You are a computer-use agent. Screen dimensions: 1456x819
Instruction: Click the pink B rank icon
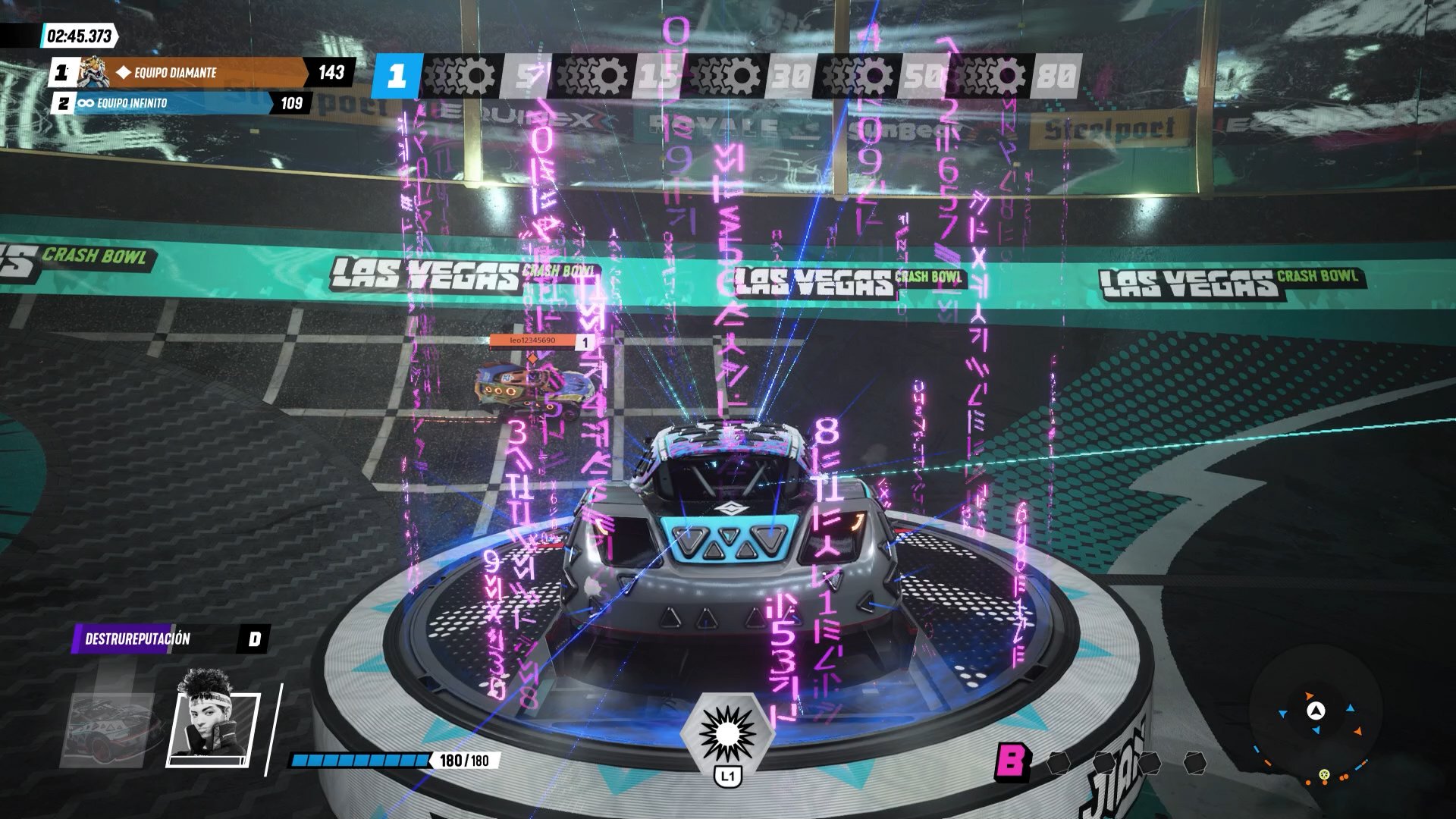click(1012, 761)
